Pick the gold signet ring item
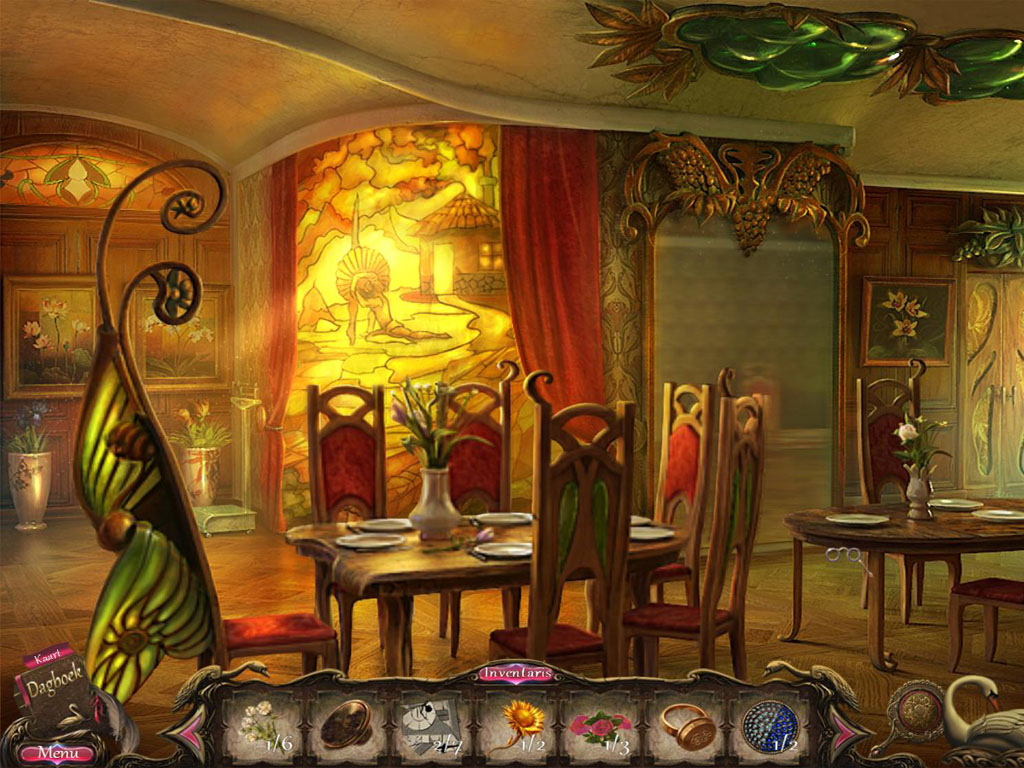The height and width of the screenshot is (768, 1024). pos(686,724)
